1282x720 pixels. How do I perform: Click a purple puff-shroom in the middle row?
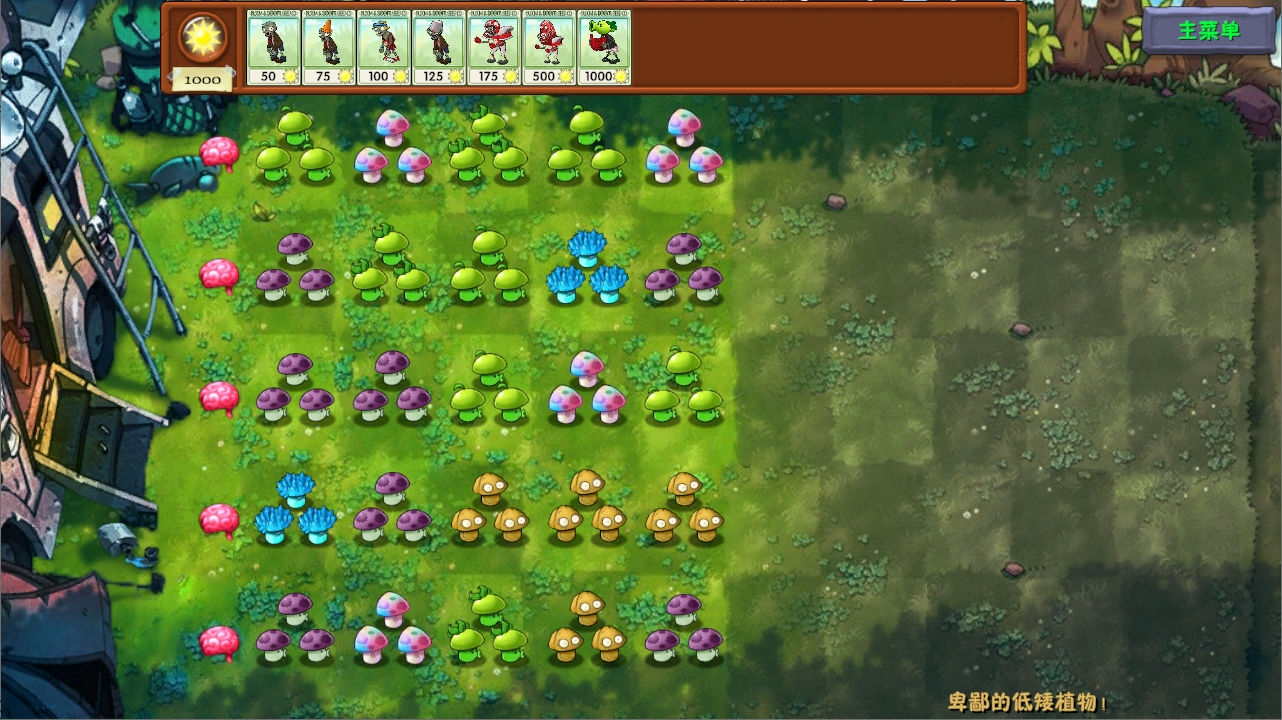290,390
